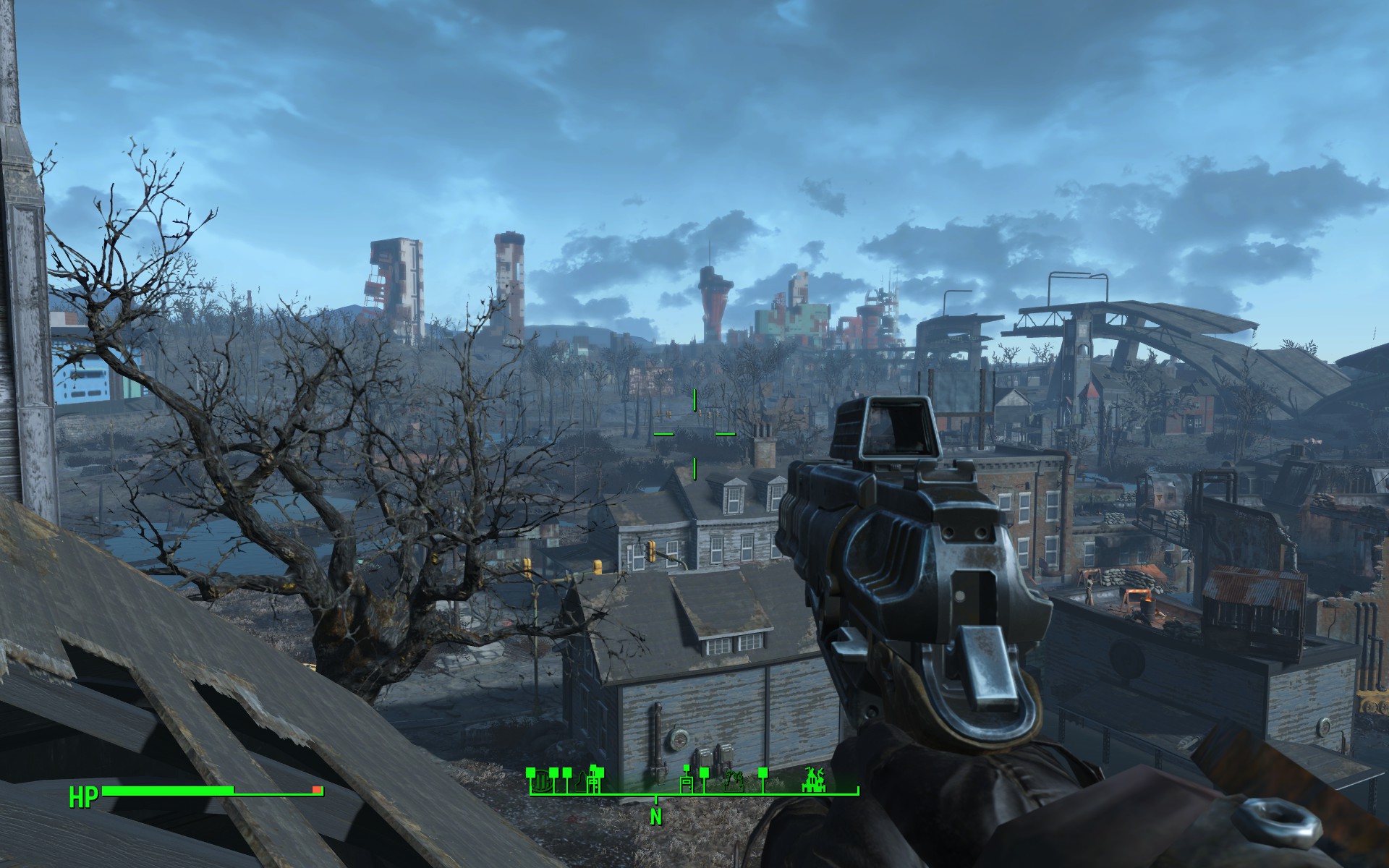Click the North marker on the compass
Screen dimensions: 1389x868
(x=656, y=816)
